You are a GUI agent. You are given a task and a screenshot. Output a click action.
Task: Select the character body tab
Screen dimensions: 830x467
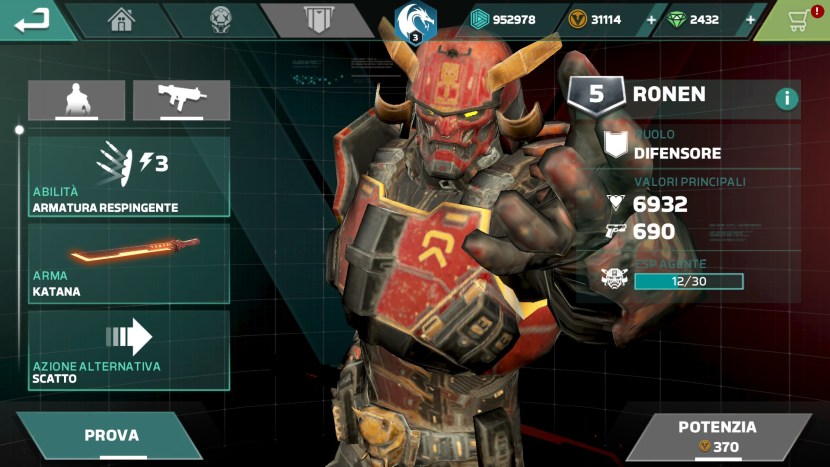coord(76,100)
